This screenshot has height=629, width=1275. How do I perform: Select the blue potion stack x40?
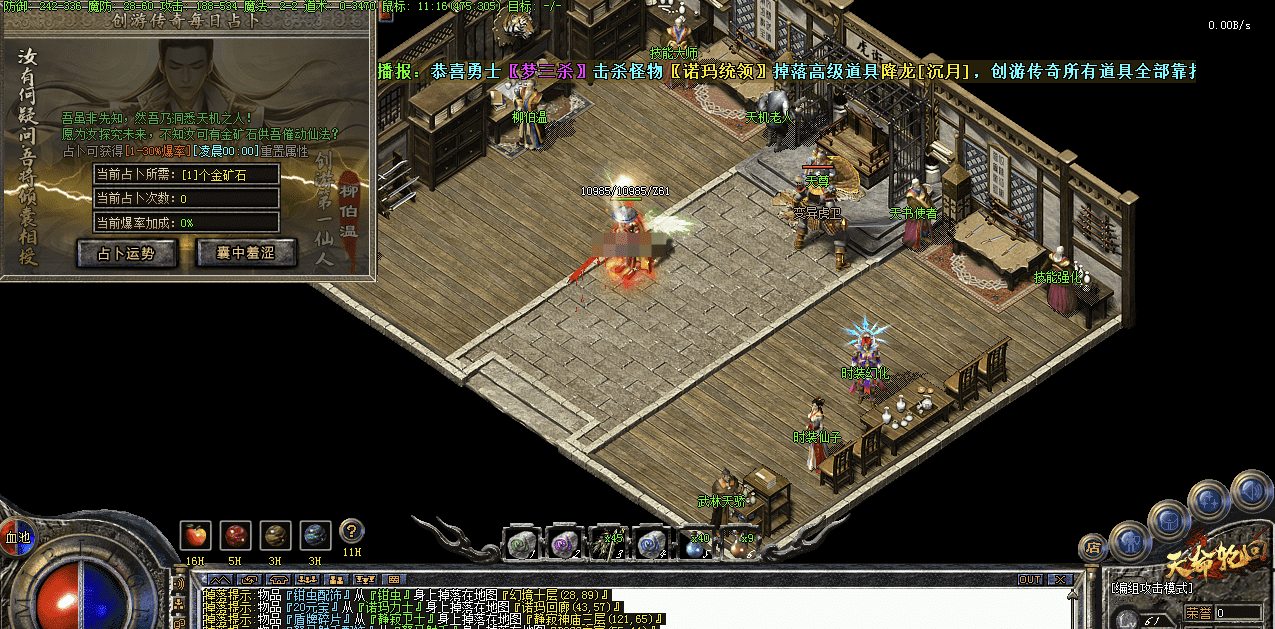click(694, 545)
